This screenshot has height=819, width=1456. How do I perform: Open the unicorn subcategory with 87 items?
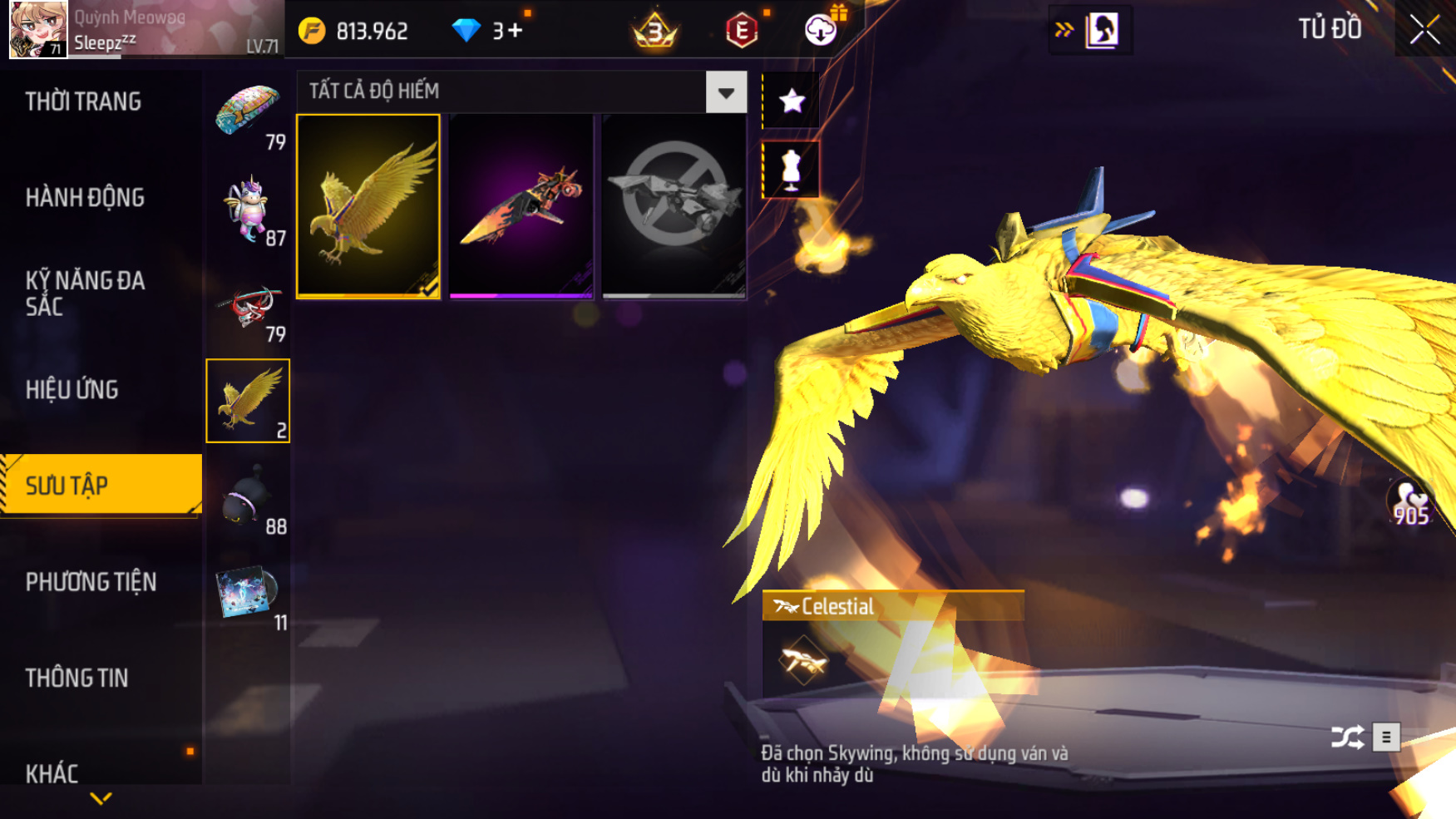[x=248, y=211]
